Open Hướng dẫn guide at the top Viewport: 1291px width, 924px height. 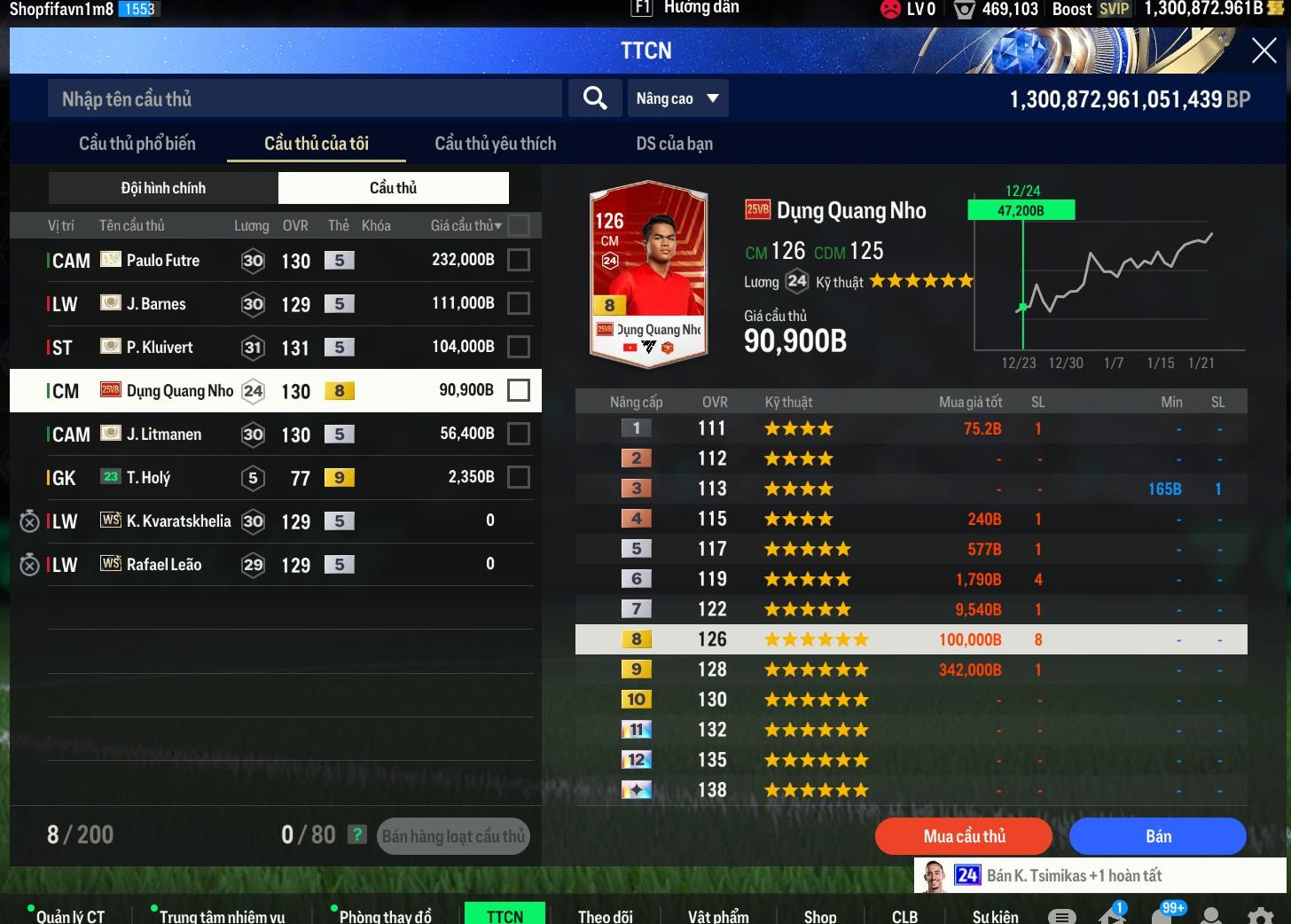click(x=700, y=8)
